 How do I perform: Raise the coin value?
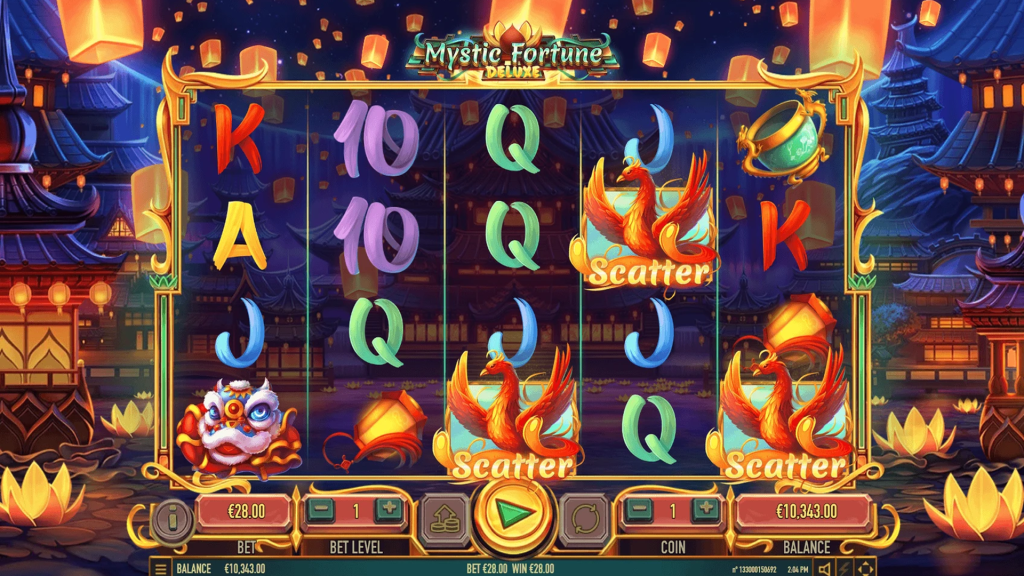point(707,510)
